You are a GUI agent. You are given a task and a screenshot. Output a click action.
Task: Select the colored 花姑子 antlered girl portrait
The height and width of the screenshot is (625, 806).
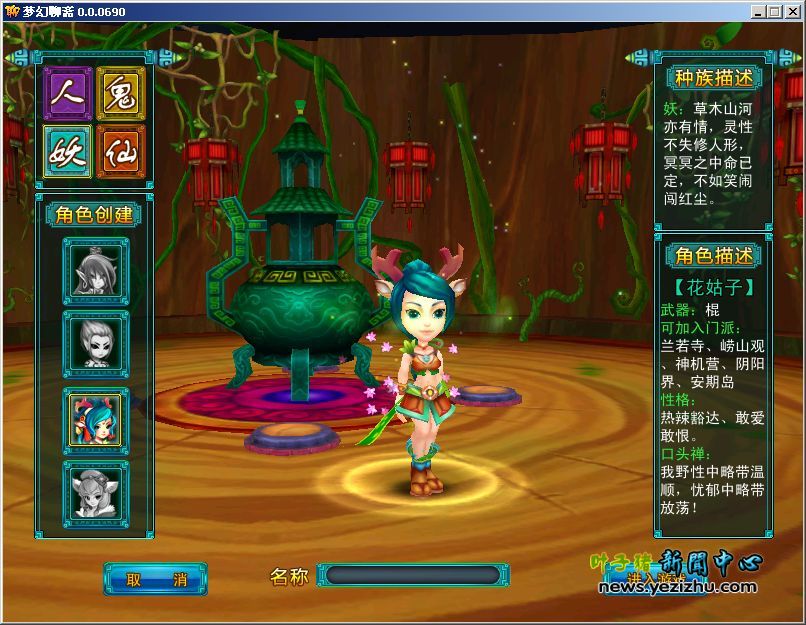(96, 419)
